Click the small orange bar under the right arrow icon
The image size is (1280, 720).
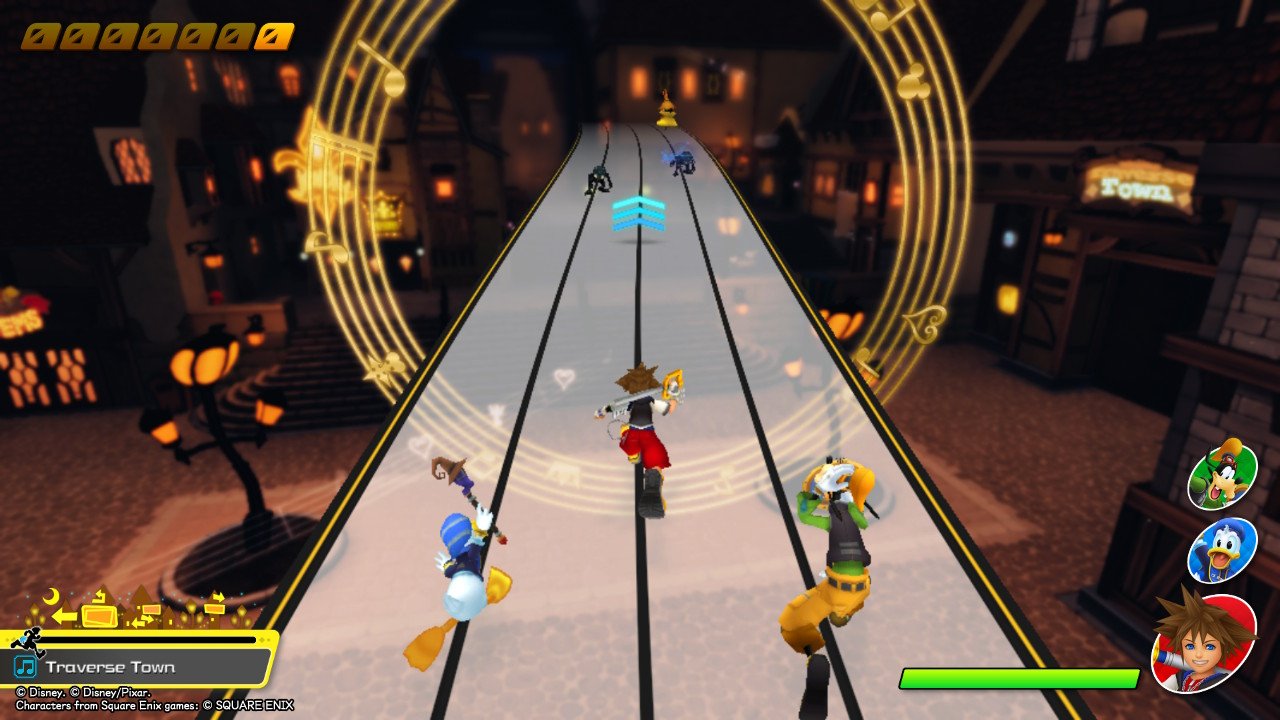pos(214,608)
